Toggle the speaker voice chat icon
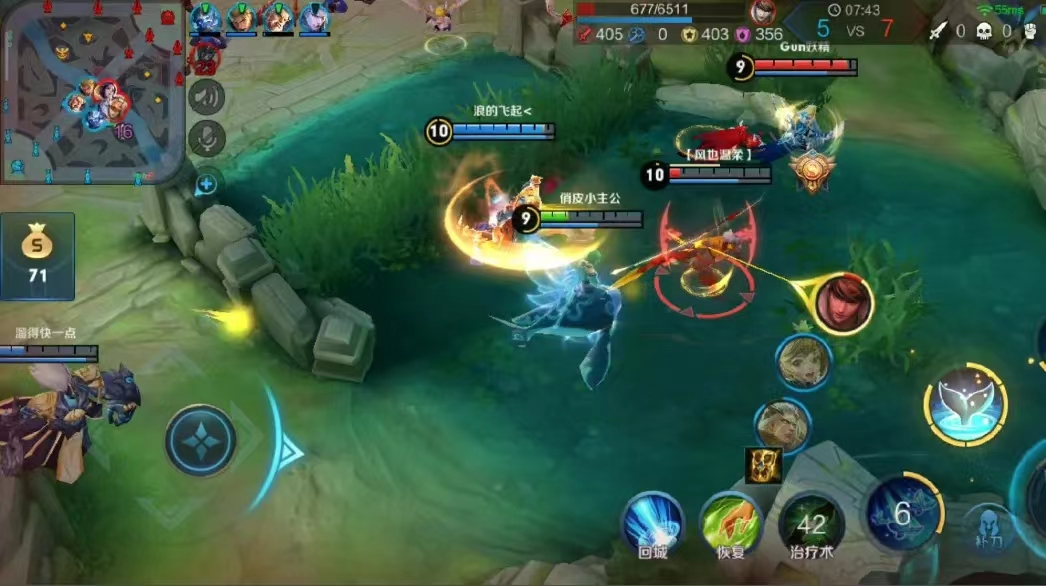 (207, 97)
